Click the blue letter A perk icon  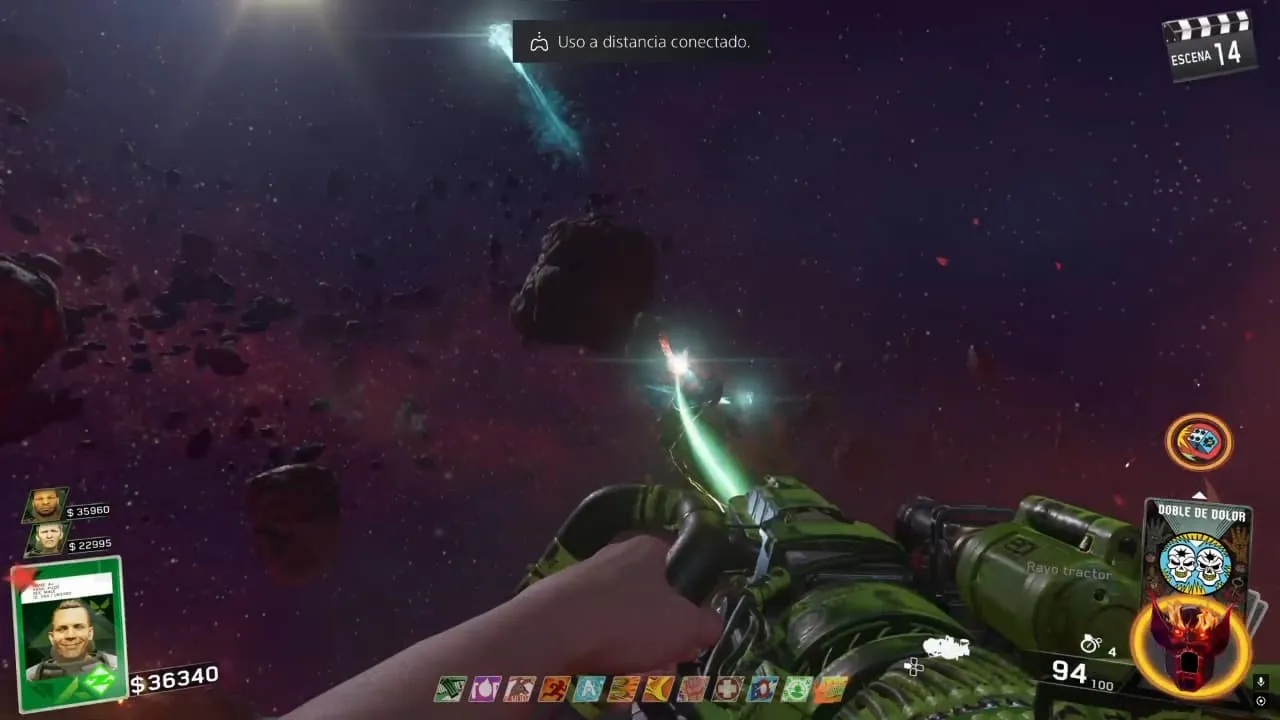(589, 689)
